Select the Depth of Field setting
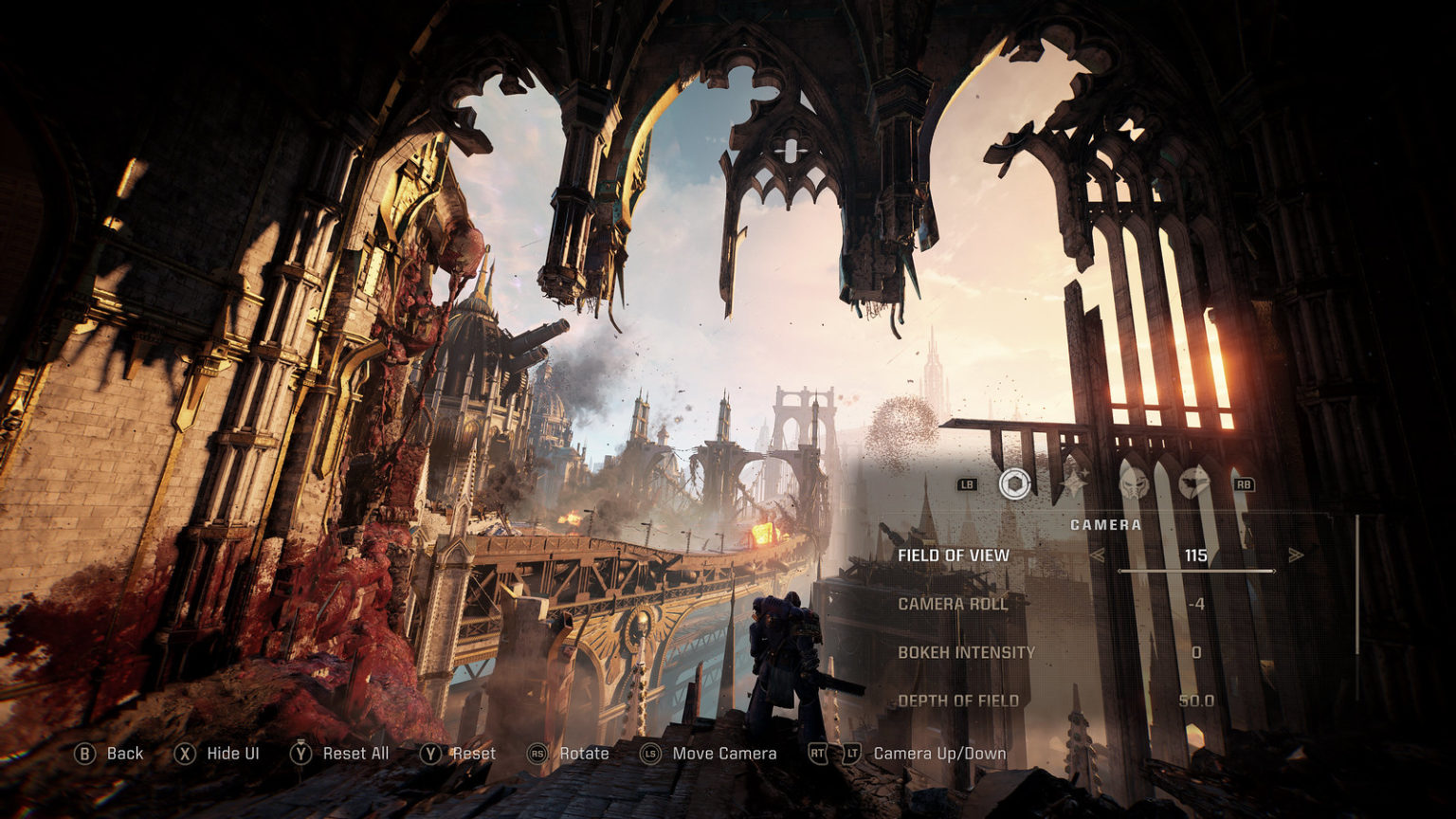 [958, 701]
